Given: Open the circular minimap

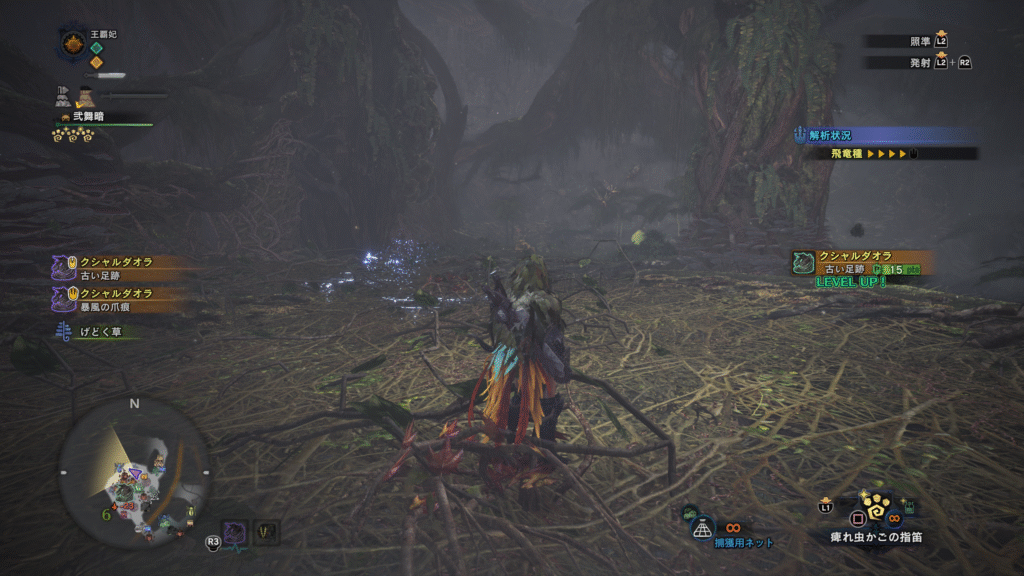Looking at the screenshot, I should pyautogui.click(x=132, y=472).
